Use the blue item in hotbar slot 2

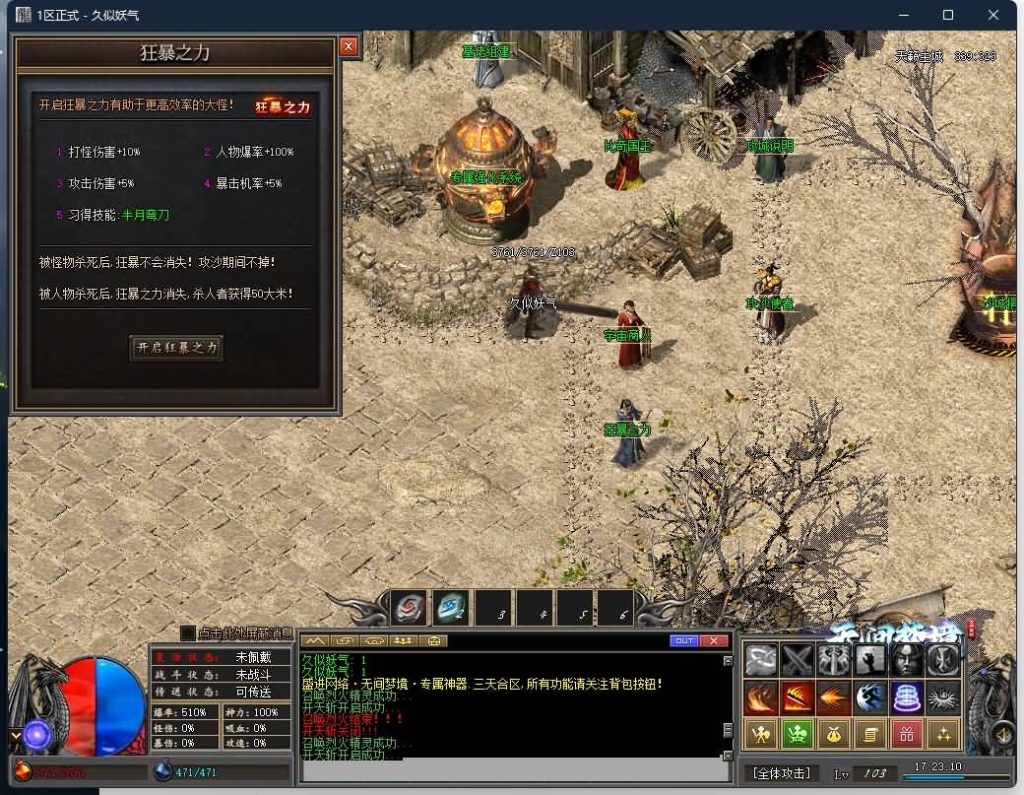click(451, 607)
